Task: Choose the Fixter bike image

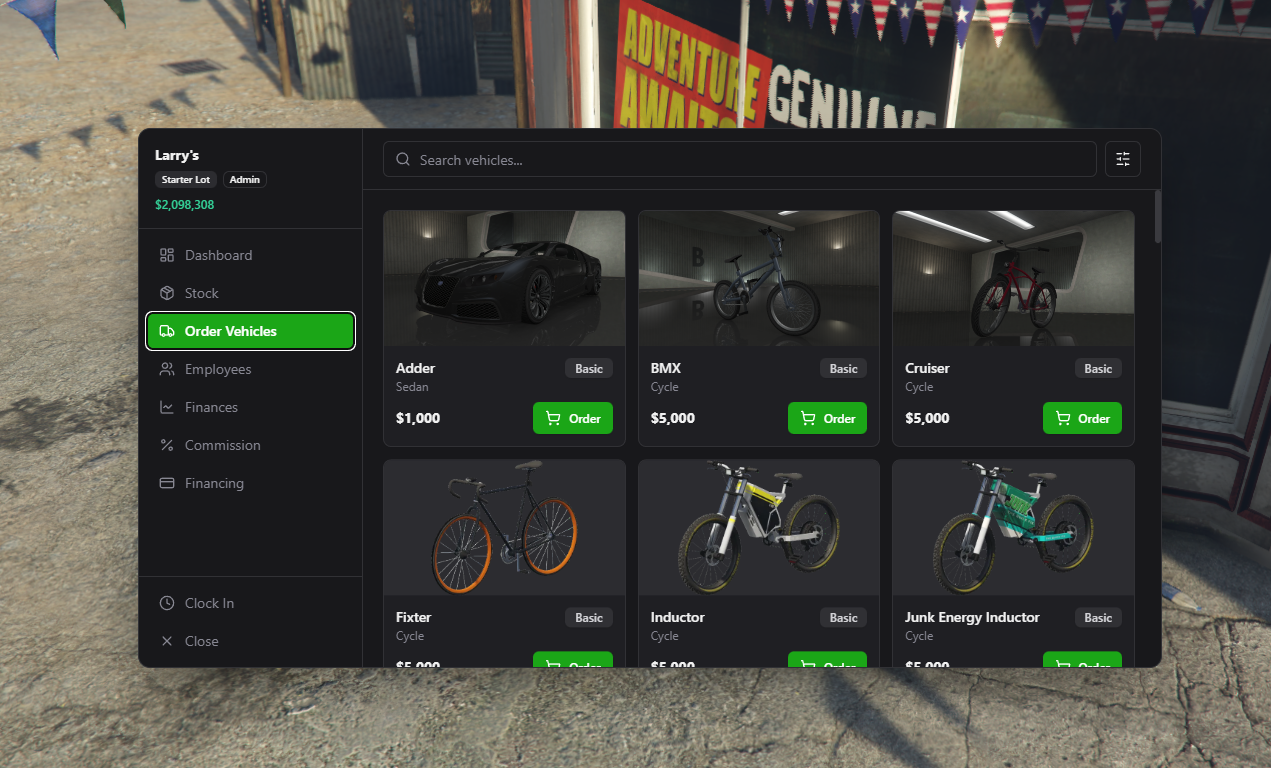Action: [x=504, y=528]
